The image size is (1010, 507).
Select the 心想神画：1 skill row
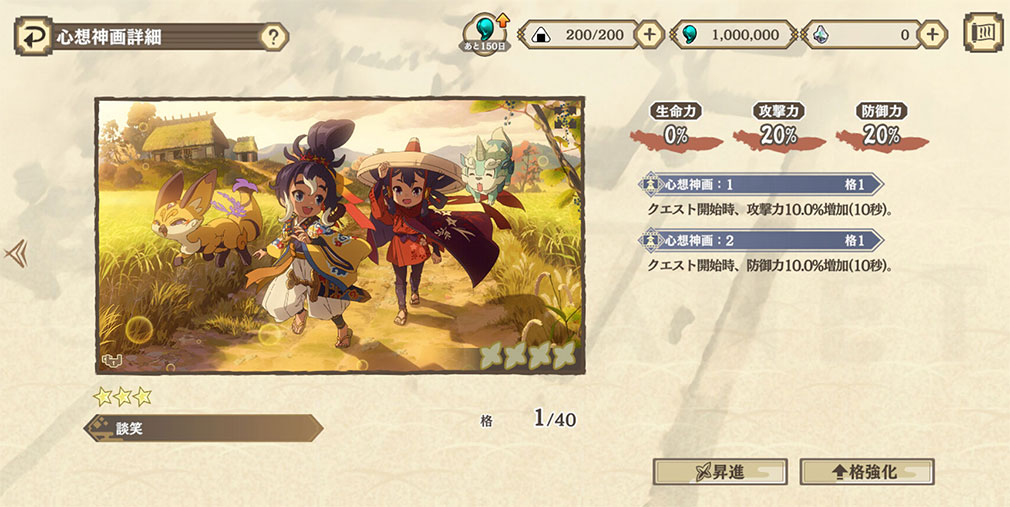point(762,185)
